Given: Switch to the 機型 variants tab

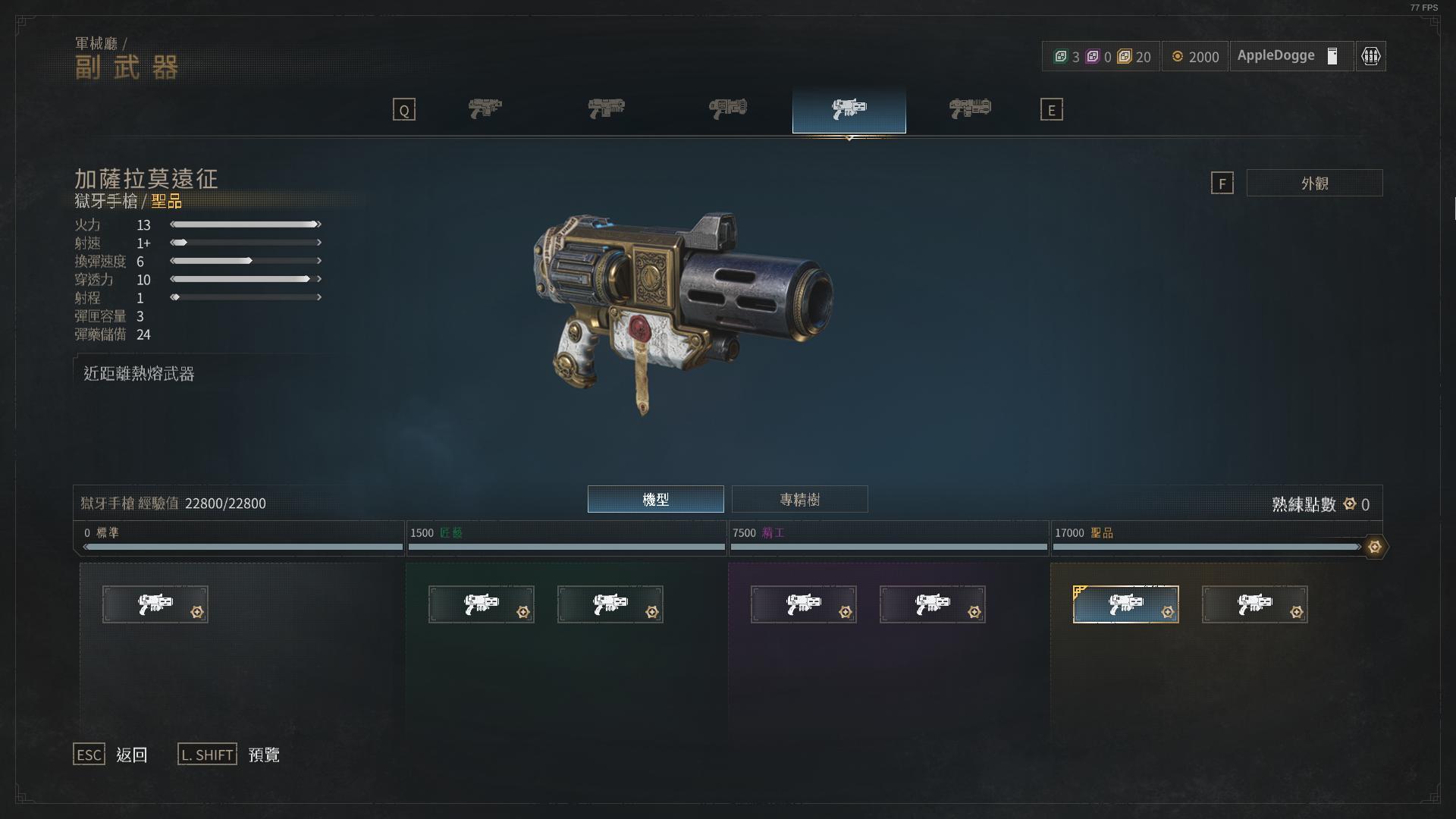Looking at the screenshot, I should point(655,499).
